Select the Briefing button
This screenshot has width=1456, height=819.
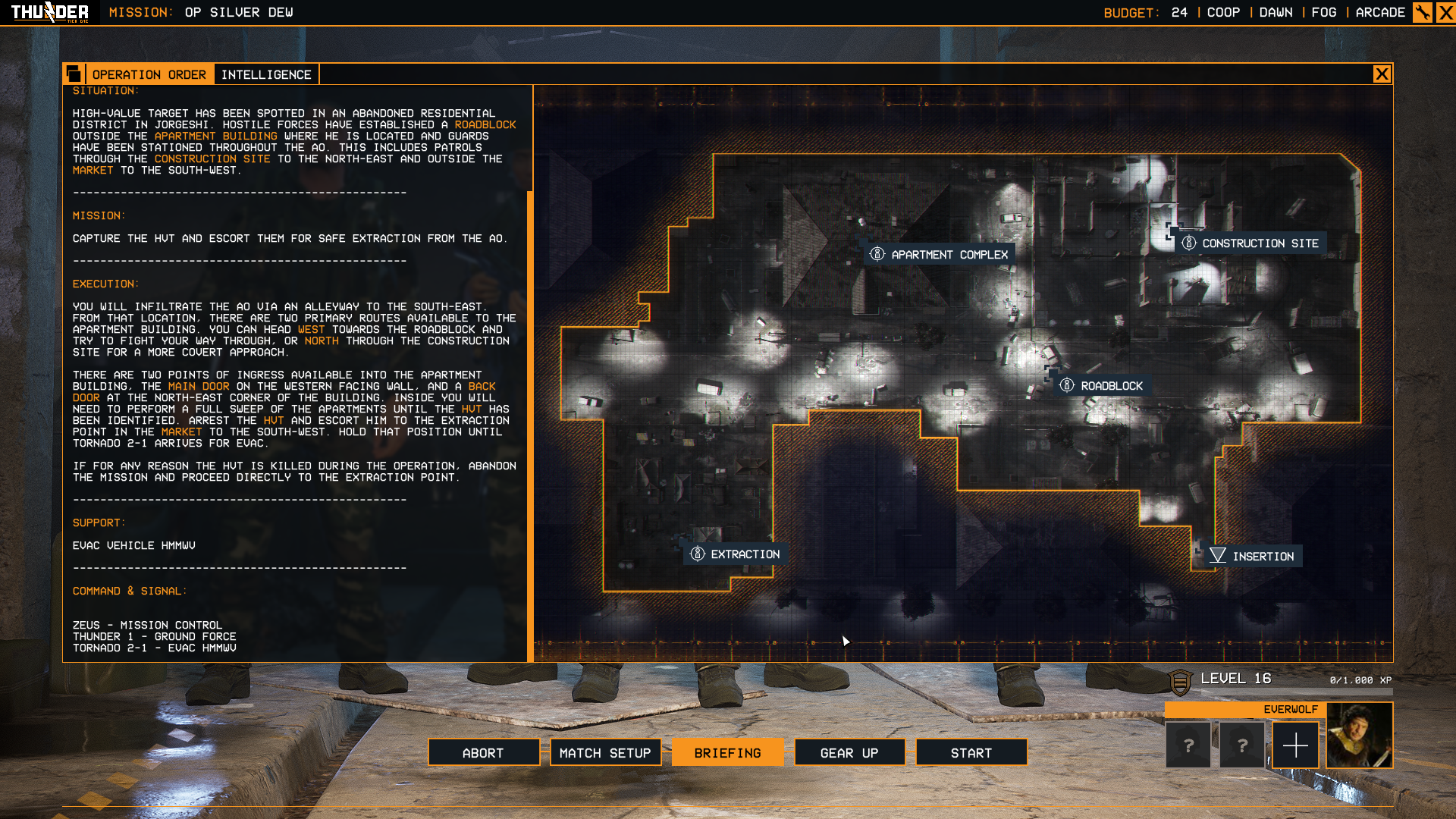point(727,753)
